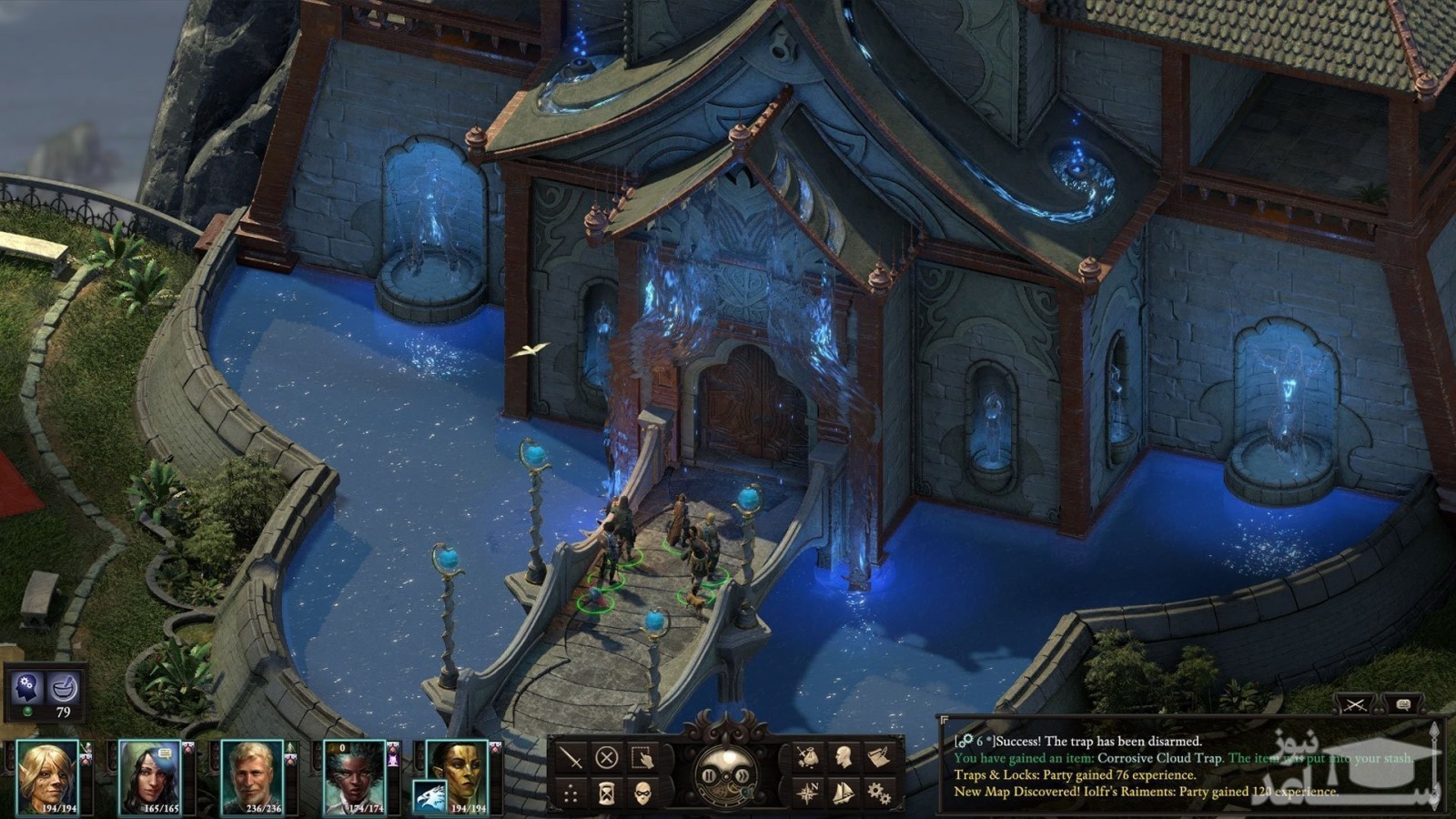This screenshot has width=1456, height=819.
Task: Open the party AI head-with-gears button
Action: [x=26, y=689]
